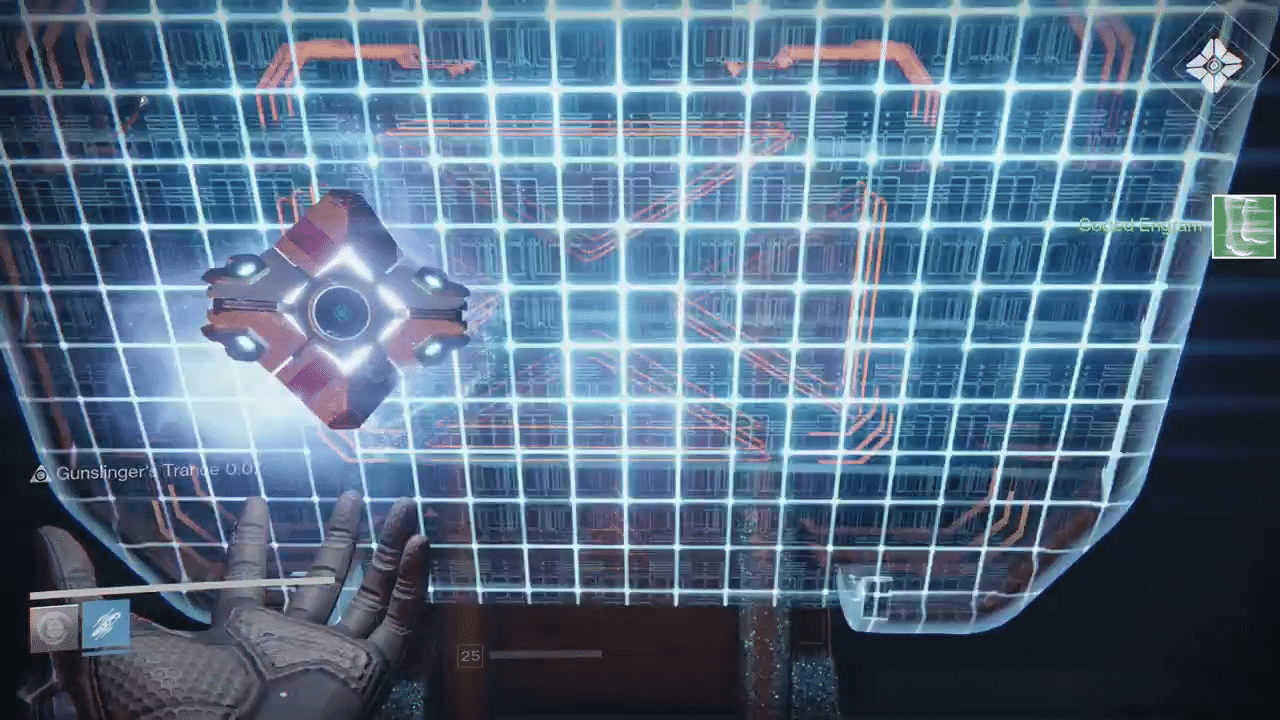
Task: Click the Gunslinger's Trance buff icon
Action: coord(40,473)
